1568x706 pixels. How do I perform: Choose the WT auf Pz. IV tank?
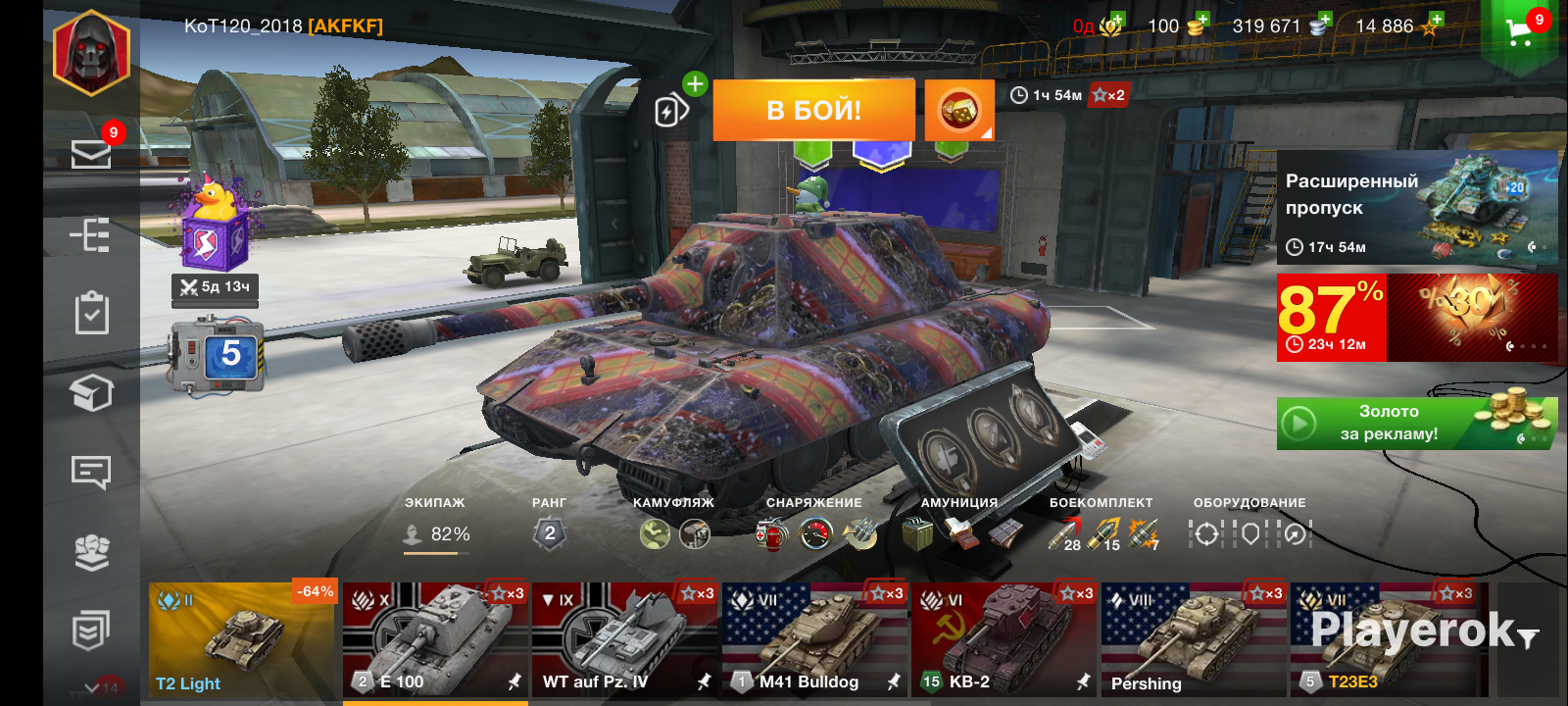click(x=624, y=639)
